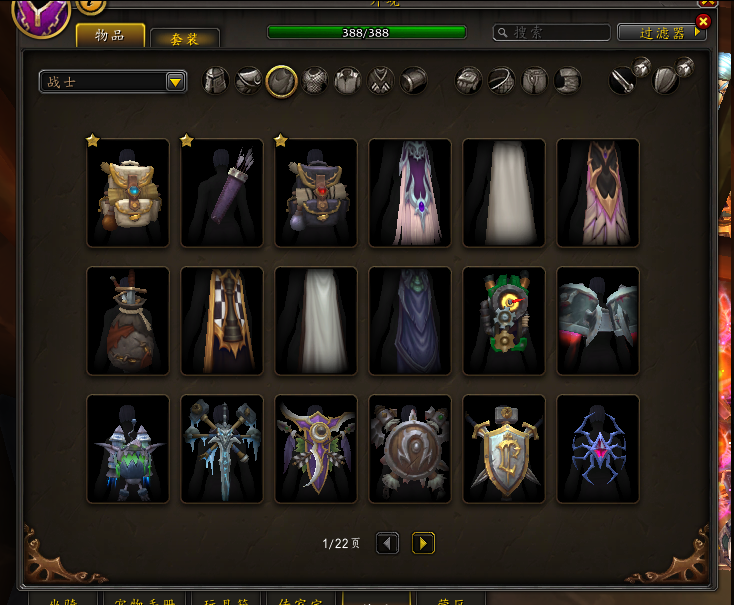Select the chessboard-pattern cloak appearance
This screenshot has height=605, width=734.
(222, 321)
